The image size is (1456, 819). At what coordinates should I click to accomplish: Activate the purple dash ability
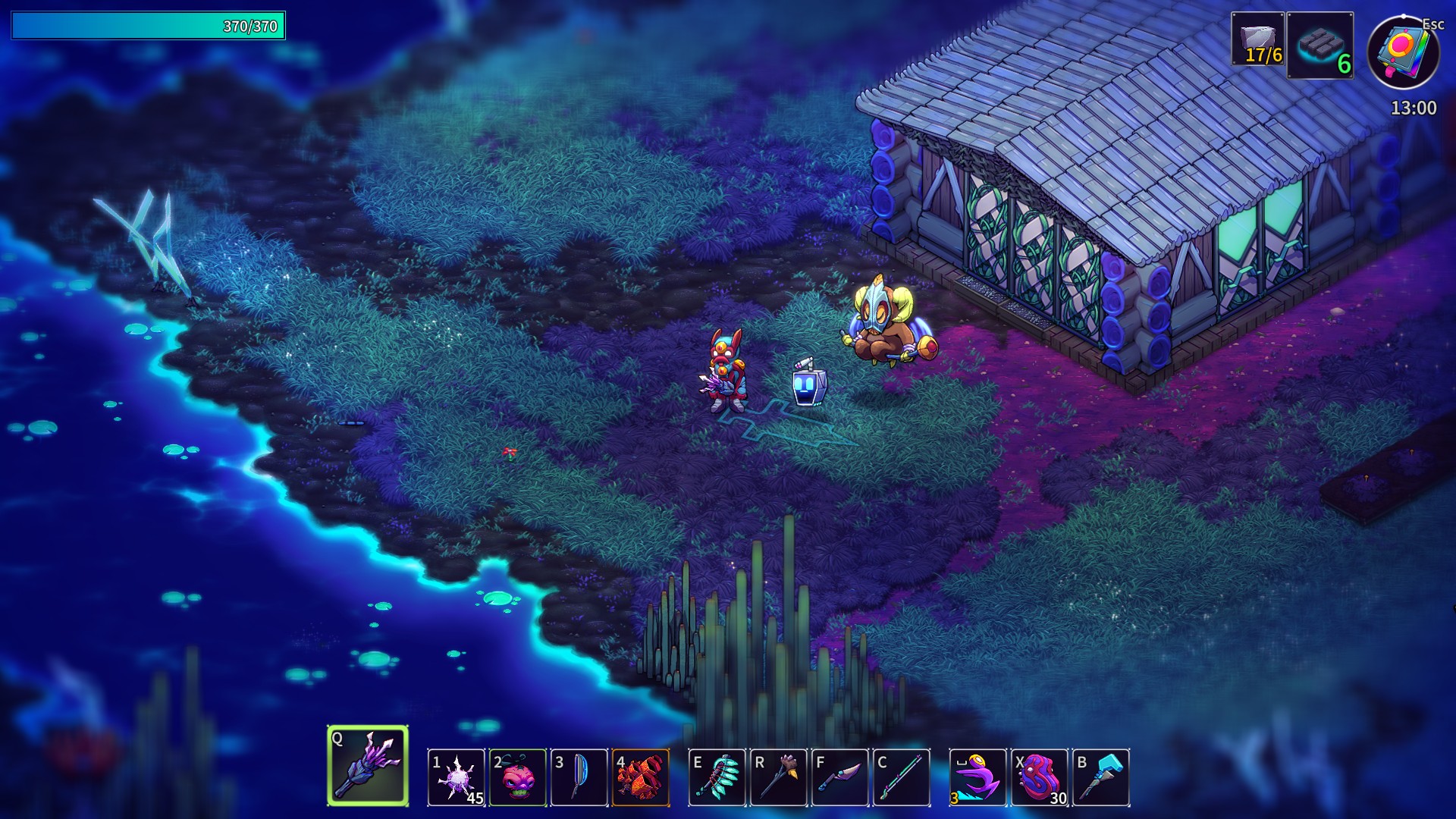(978, 777)
